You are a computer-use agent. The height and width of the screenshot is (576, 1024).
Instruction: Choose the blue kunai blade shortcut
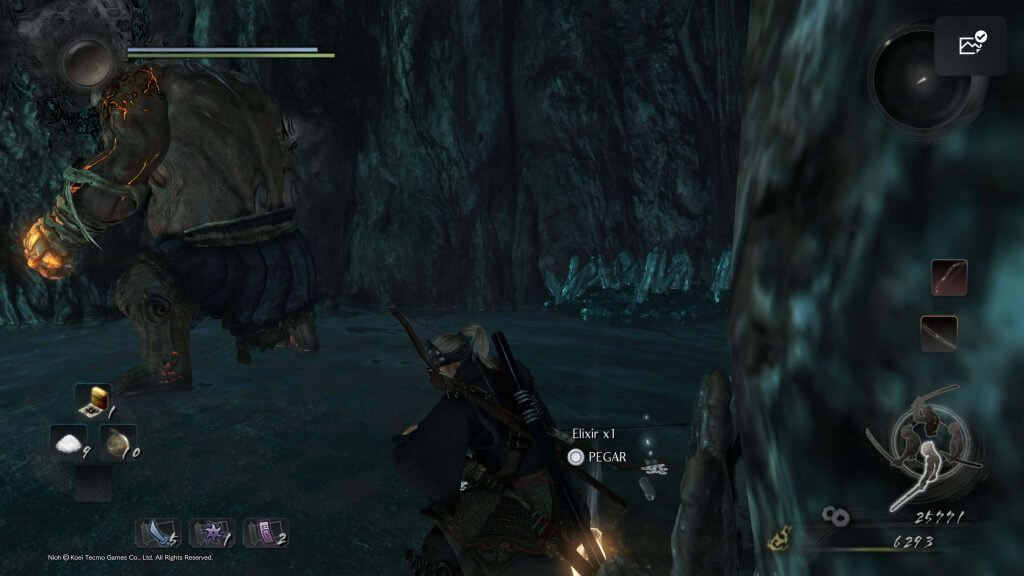(157, 531)
